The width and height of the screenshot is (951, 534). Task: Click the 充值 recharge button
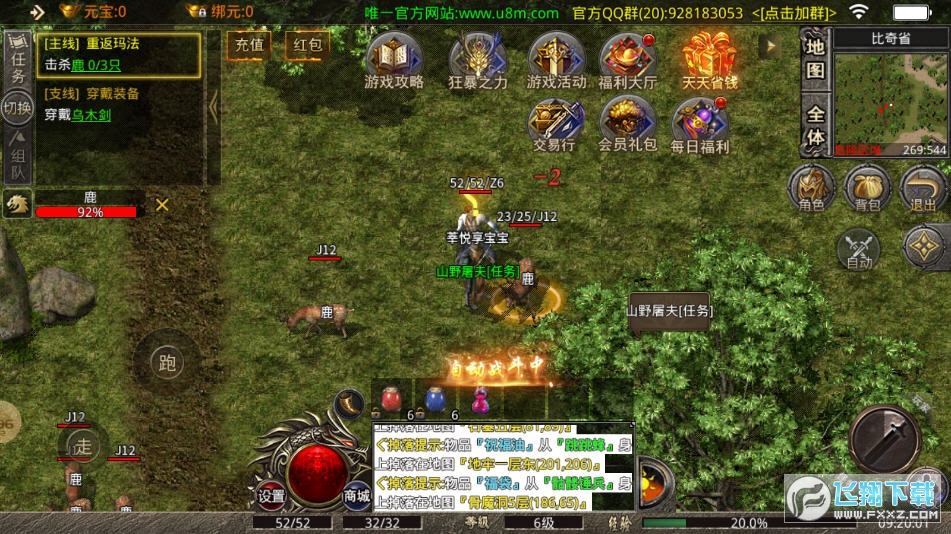[x=248, y=45]
